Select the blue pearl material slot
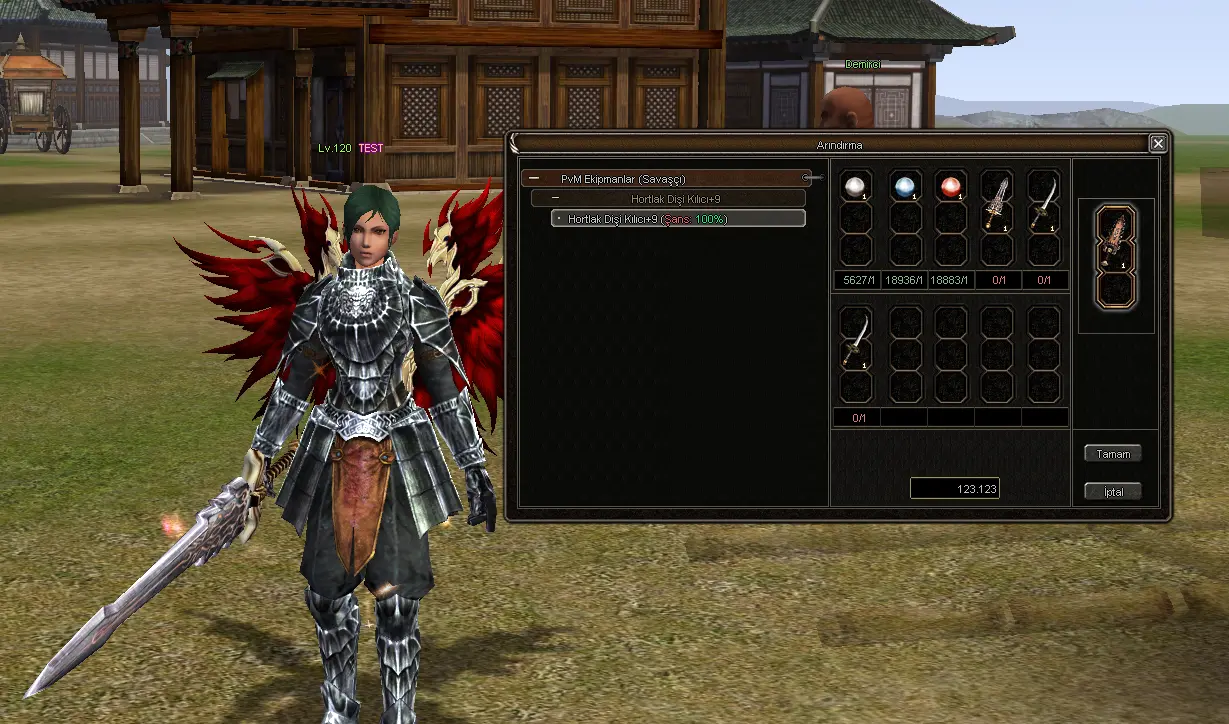The width and height of the screenshot is (1229, 724). coord(905,186)
